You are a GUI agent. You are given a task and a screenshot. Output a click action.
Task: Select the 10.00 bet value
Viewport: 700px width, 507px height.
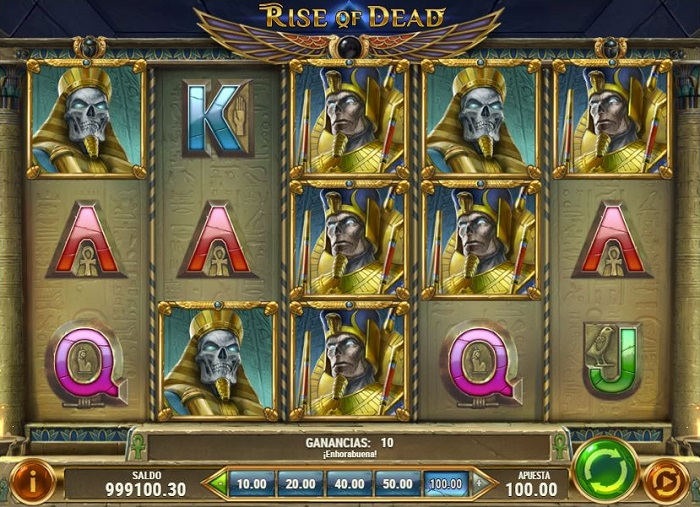(x=252, y=484)
